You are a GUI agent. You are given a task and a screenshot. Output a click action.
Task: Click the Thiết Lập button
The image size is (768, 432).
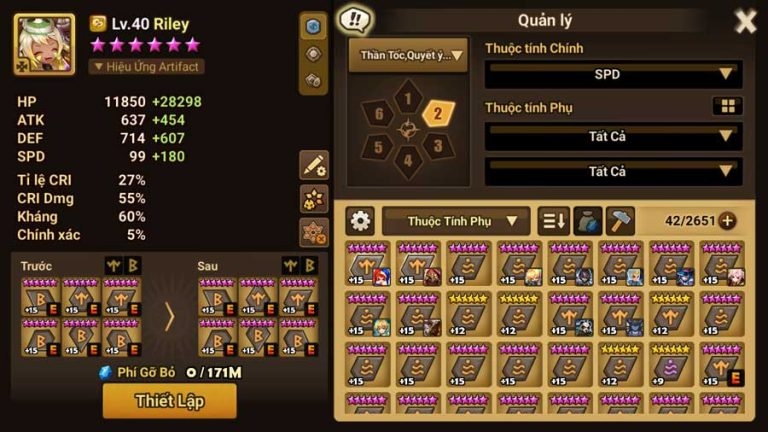point(170,401)
